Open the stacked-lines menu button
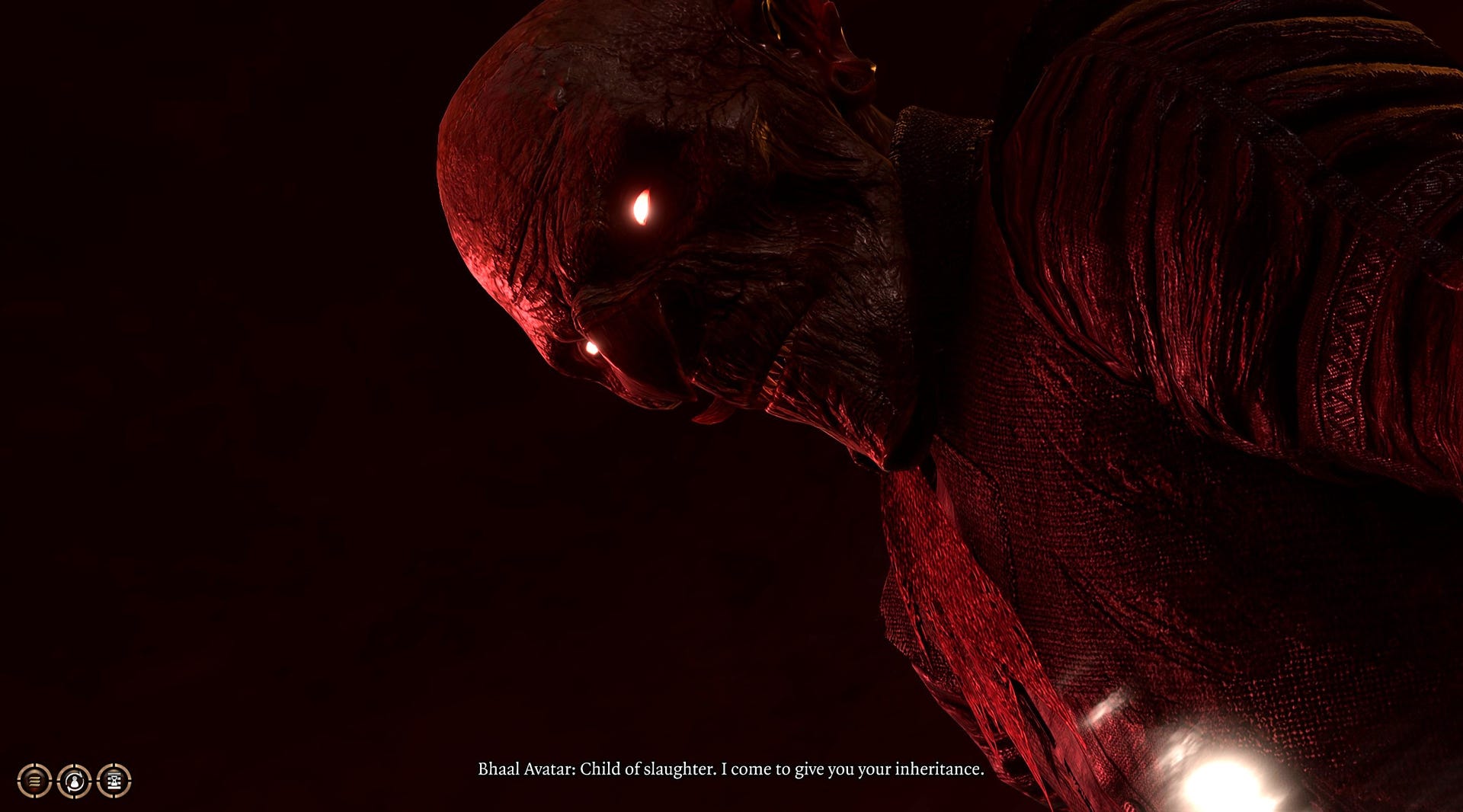 [x=34, y=781]
